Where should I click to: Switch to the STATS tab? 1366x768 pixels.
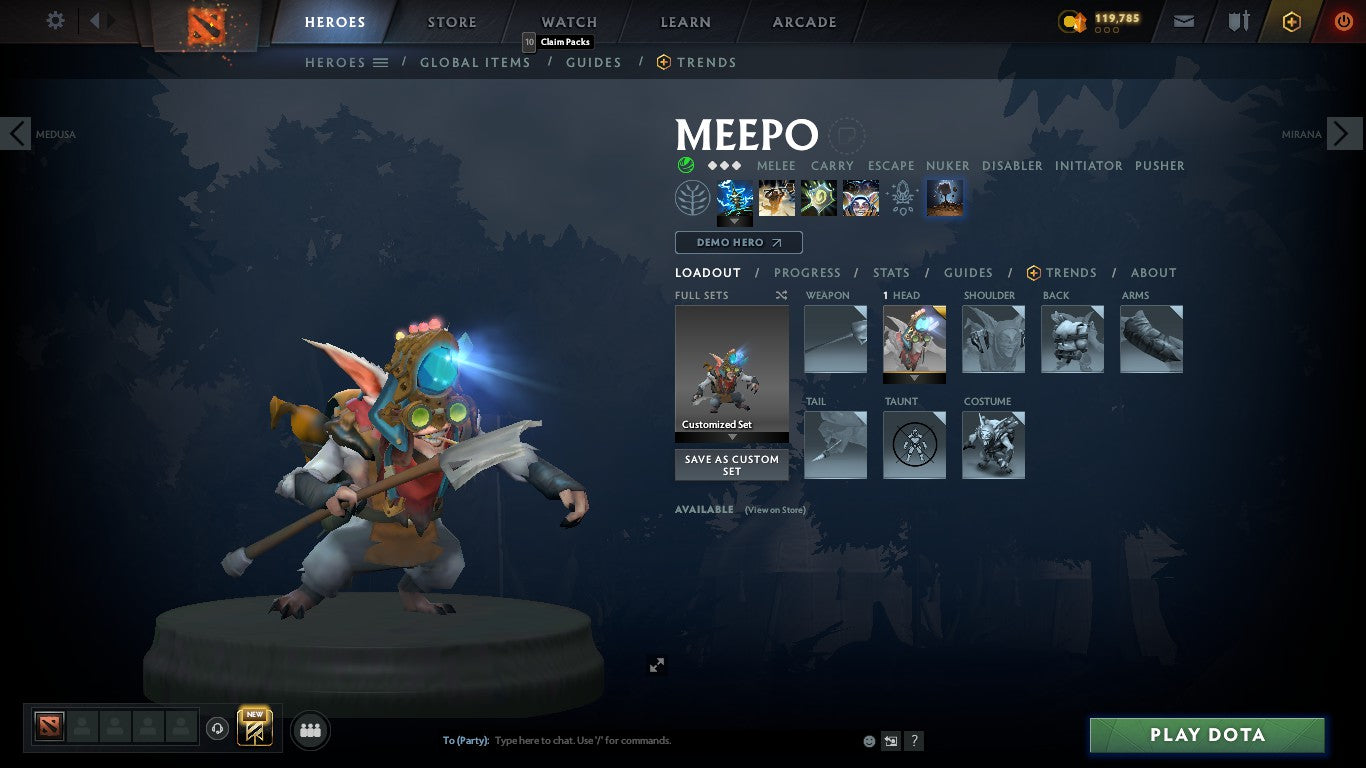tap(890, 272)
